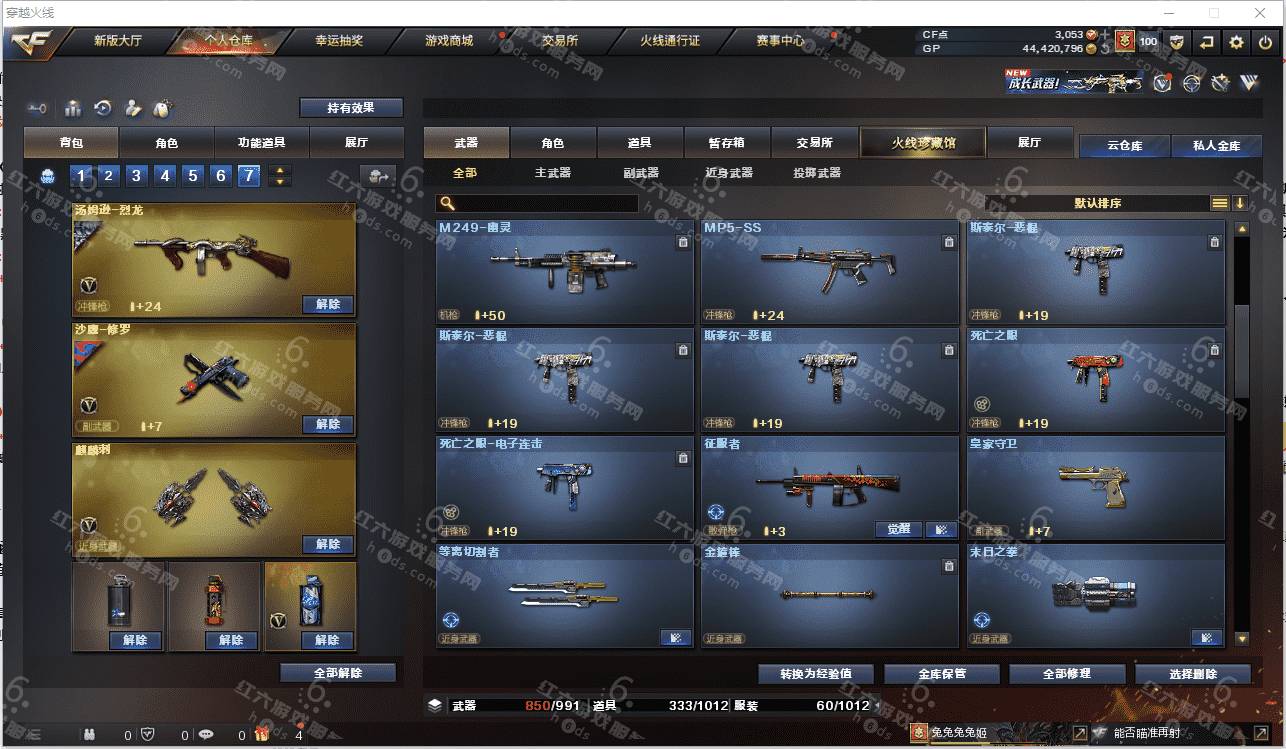Switch to the 功能道具 tab

[x=261, y=143]
